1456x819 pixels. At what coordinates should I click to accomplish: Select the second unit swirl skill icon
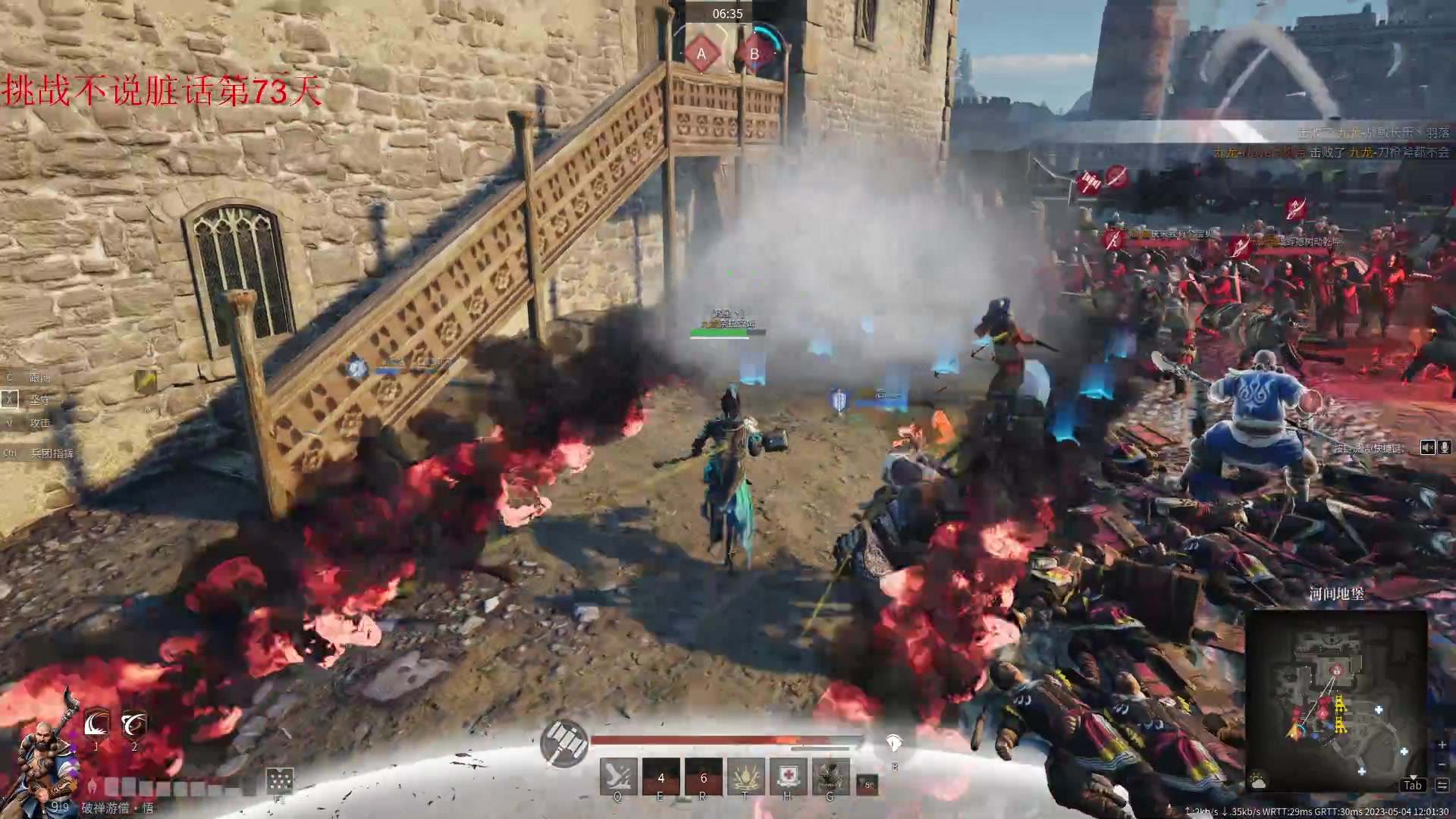click(134, 725)
